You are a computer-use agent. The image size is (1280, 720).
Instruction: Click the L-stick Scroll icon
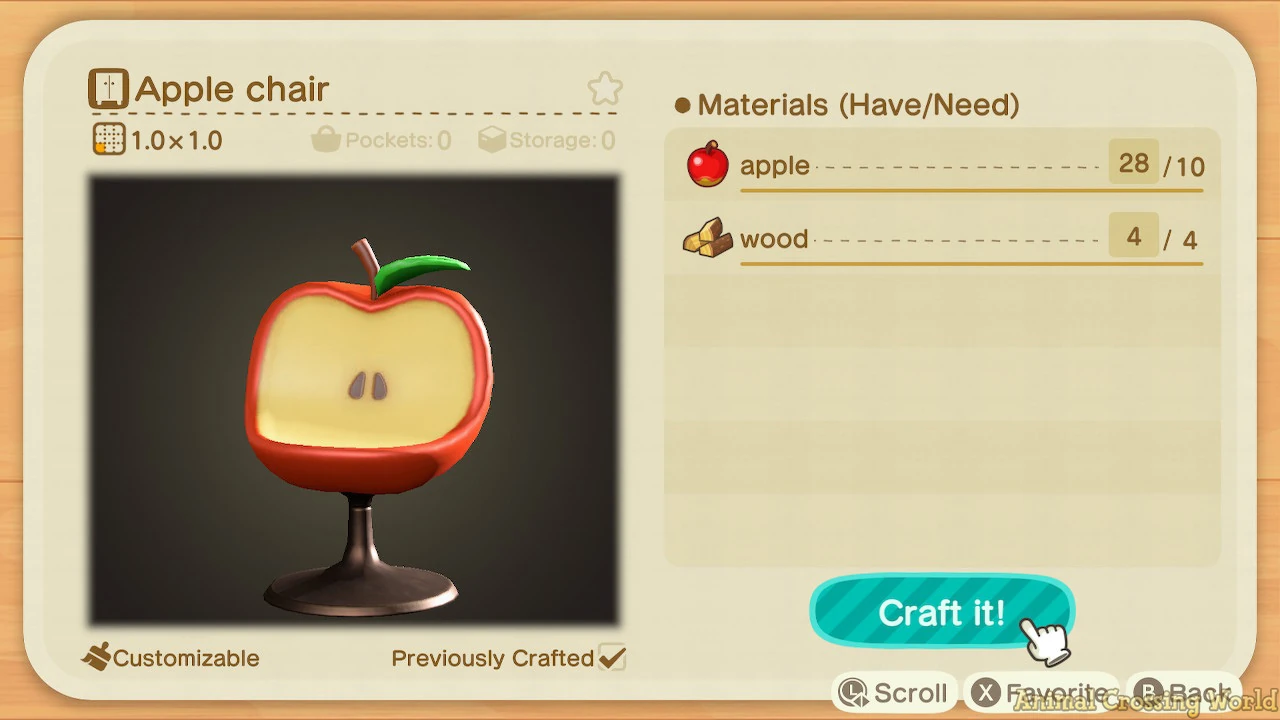[855, 692]
